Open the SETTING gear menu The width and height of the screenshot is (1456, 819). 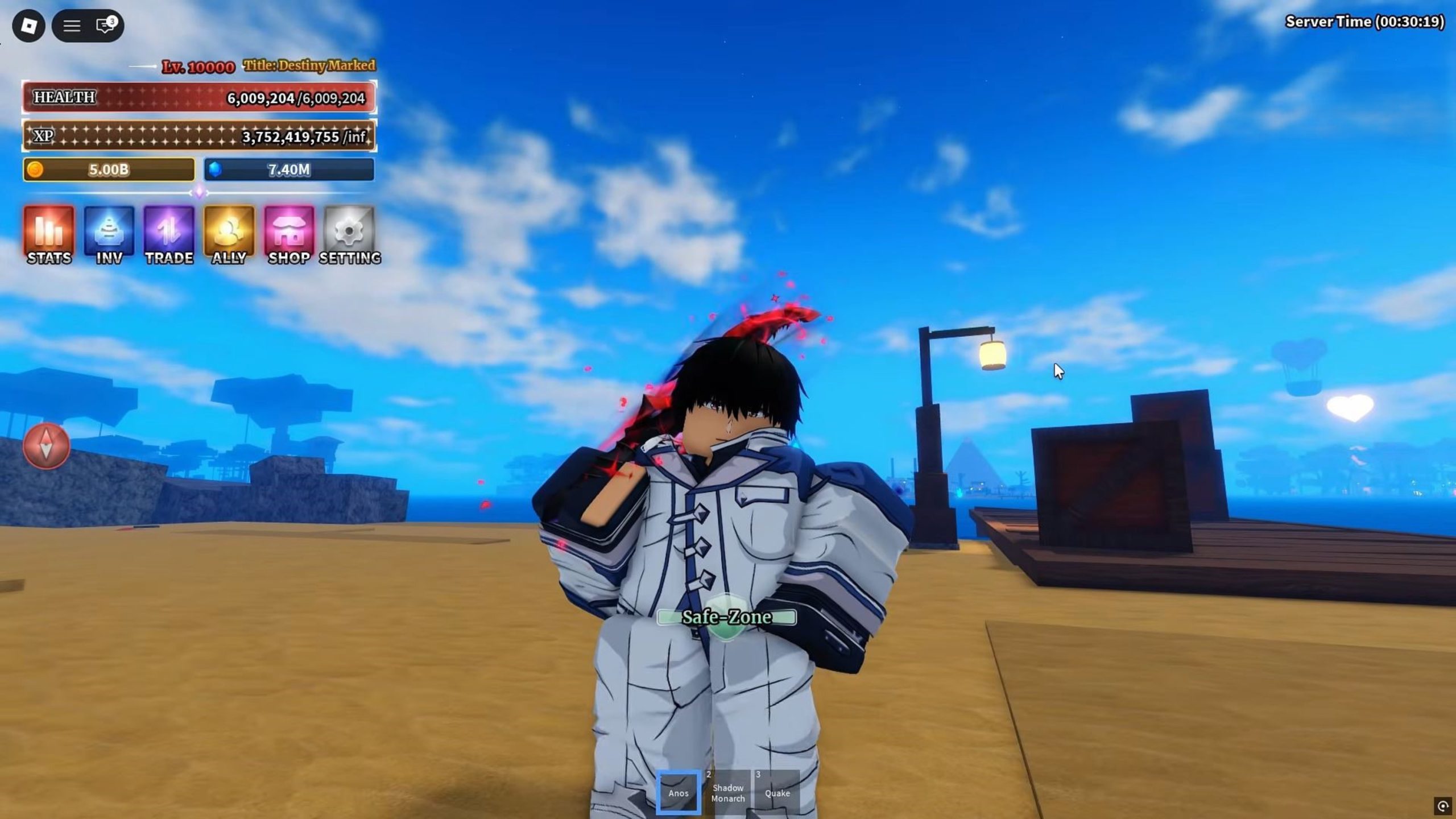click(x=349, y=234)
